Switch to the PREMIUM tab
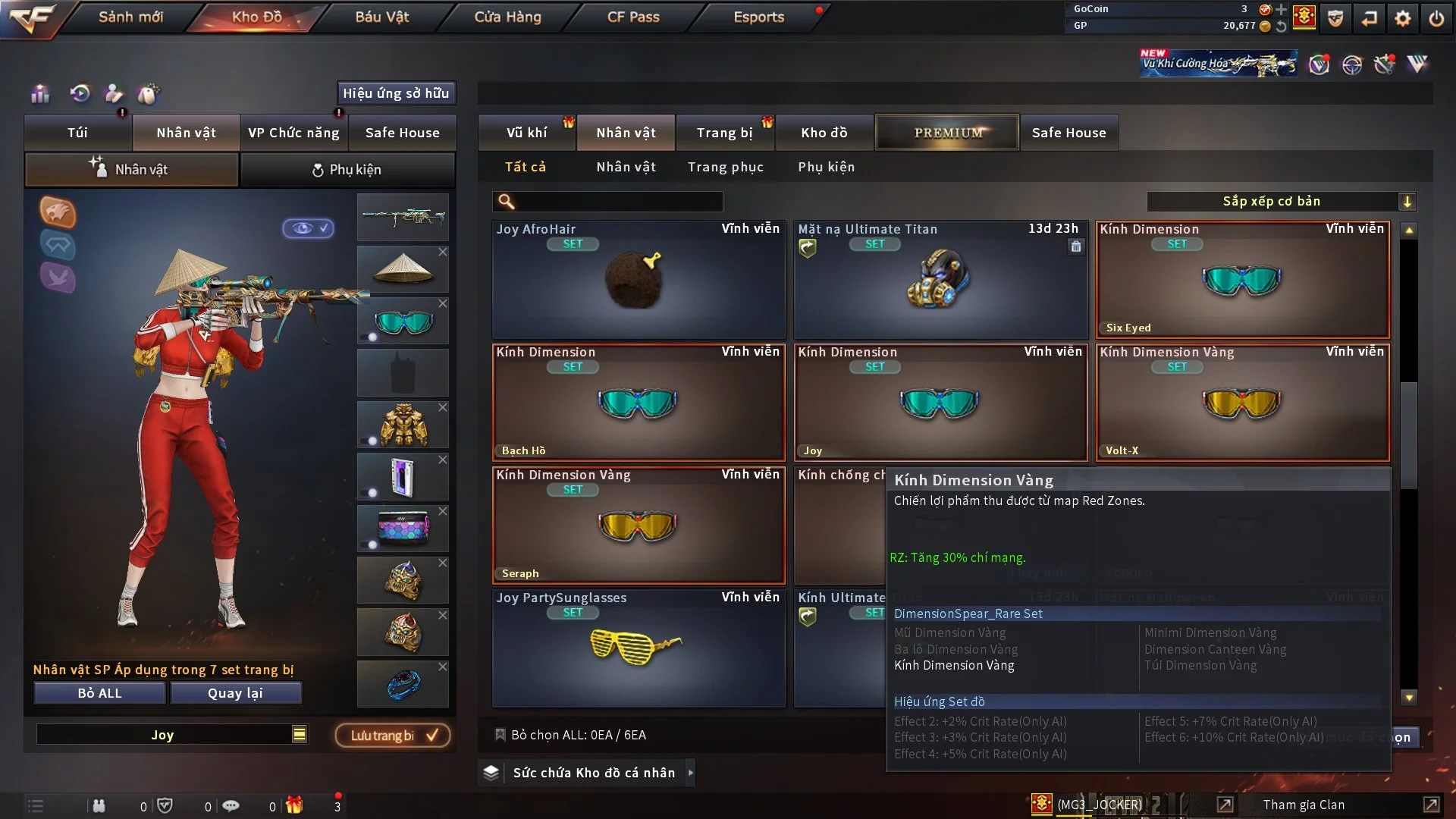The image size is (1456, 819). (947, 133)
